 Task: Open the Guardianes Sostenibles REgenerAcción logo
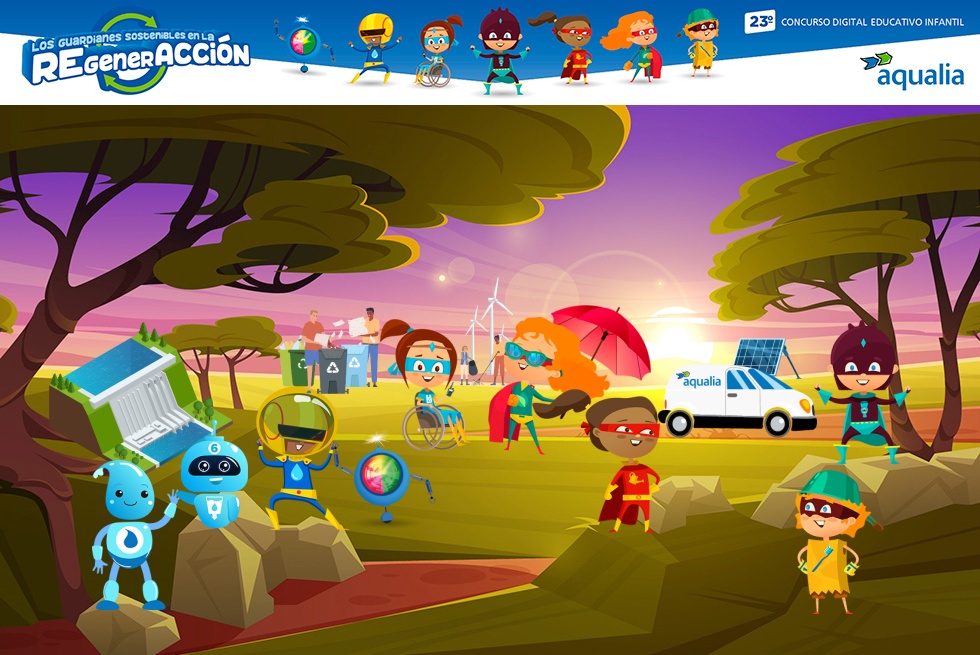[137, 55]
